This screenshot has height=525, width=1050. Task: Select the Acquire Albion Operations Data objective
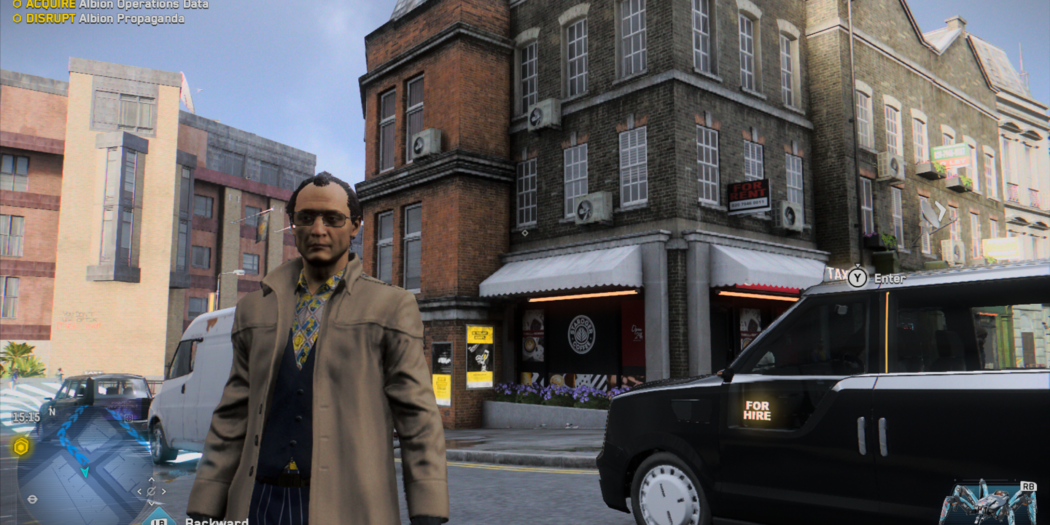click(x=110, y=4)
